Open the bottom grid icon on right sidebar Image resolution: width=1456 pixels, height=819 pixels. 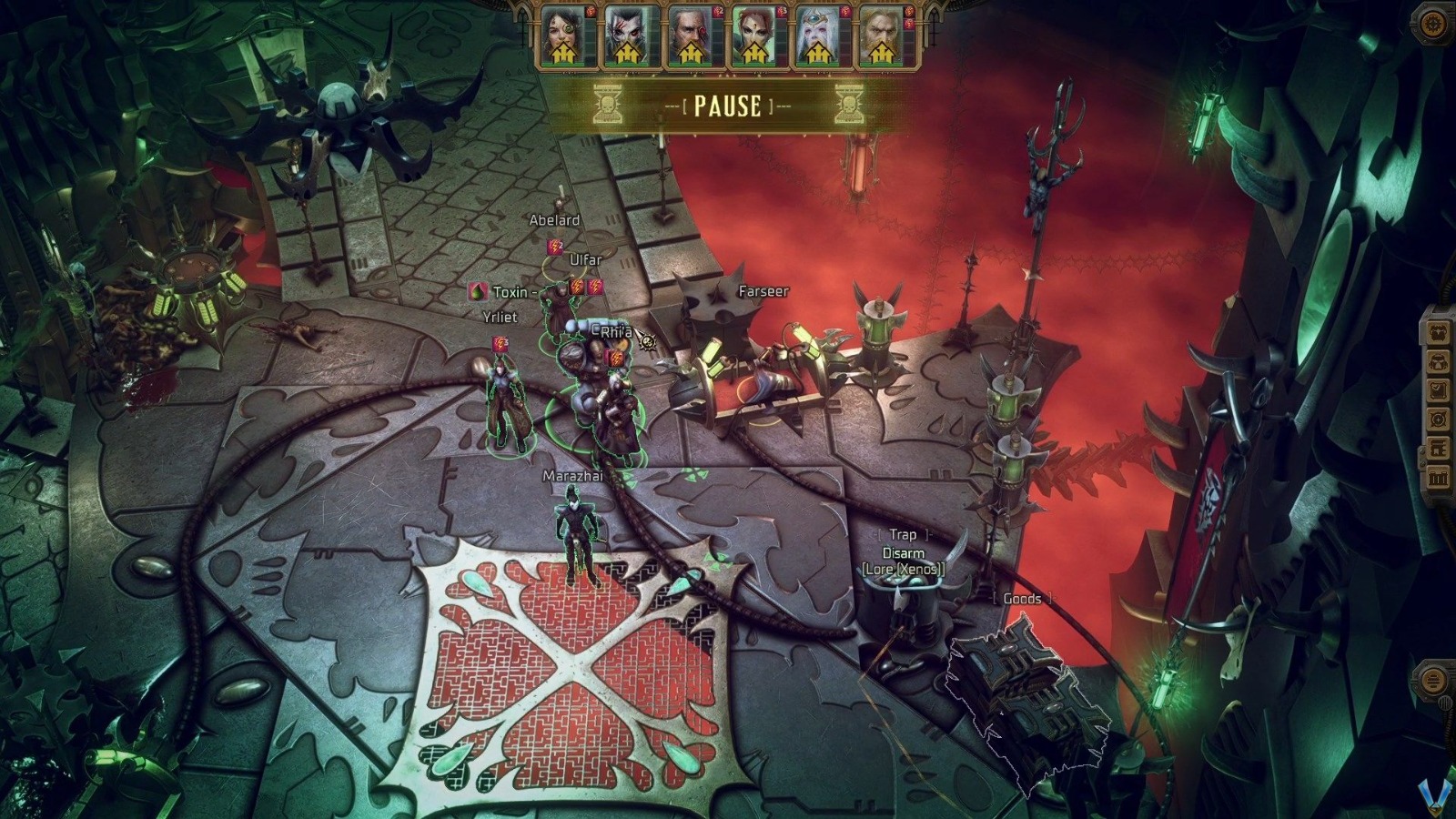[x=1439, y=474]
